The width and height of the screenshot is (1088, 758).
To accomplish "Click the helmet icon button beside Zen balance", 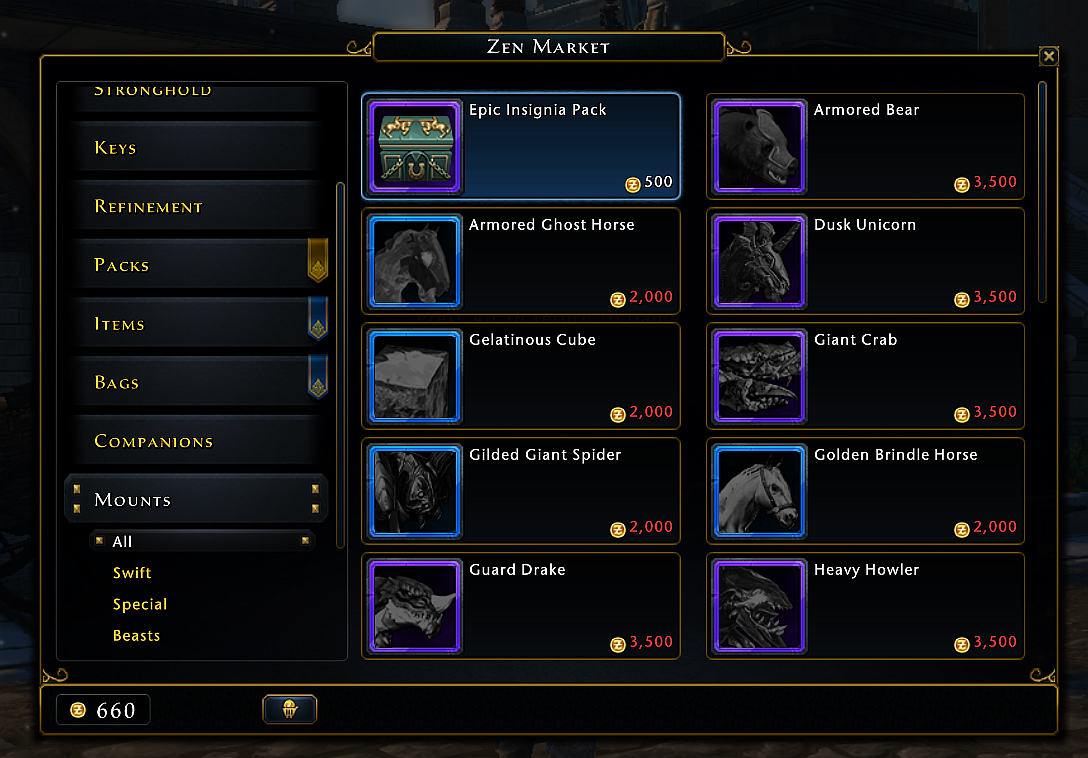I will pos(290,710).
